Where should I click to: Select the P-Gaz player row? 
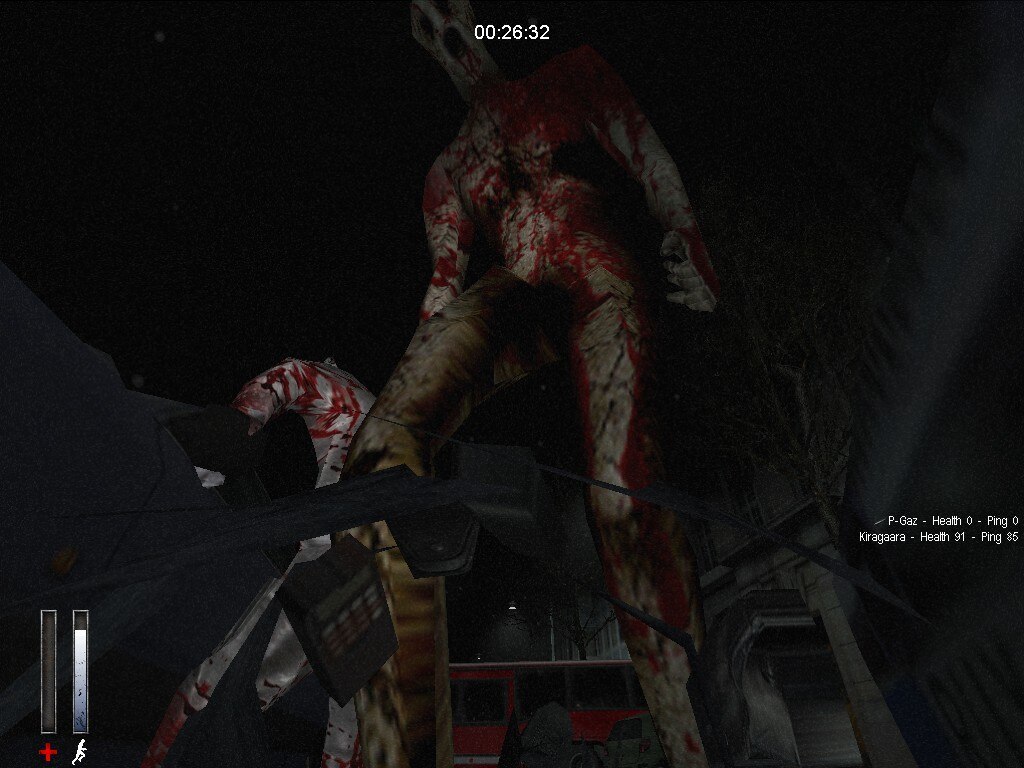952,521
